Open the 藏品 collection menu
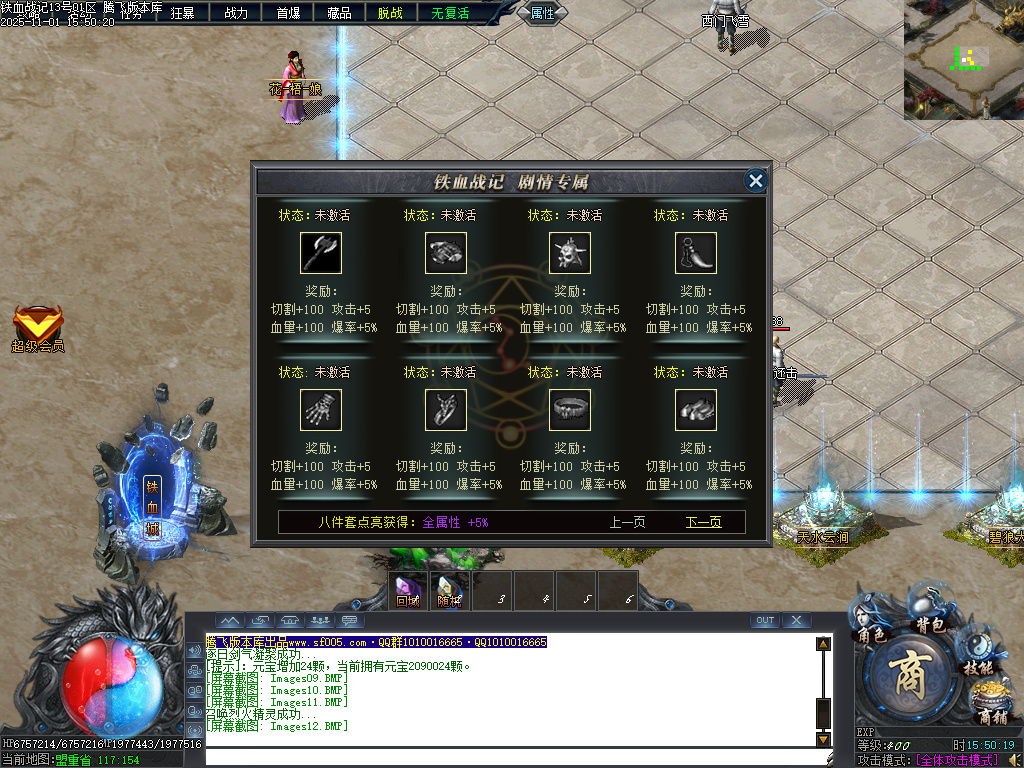 (x=339, y=13)
